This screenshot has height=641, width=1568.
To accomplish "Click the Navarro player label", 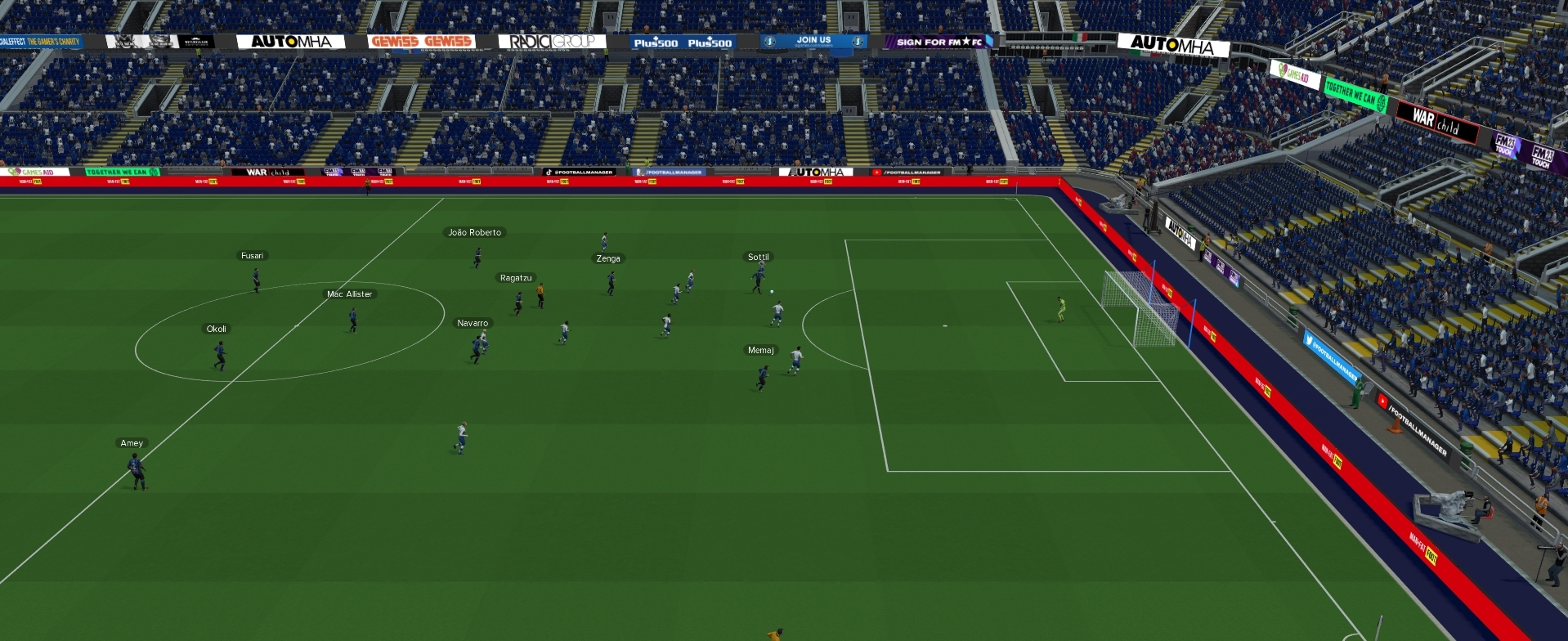I will click(473, 324).
